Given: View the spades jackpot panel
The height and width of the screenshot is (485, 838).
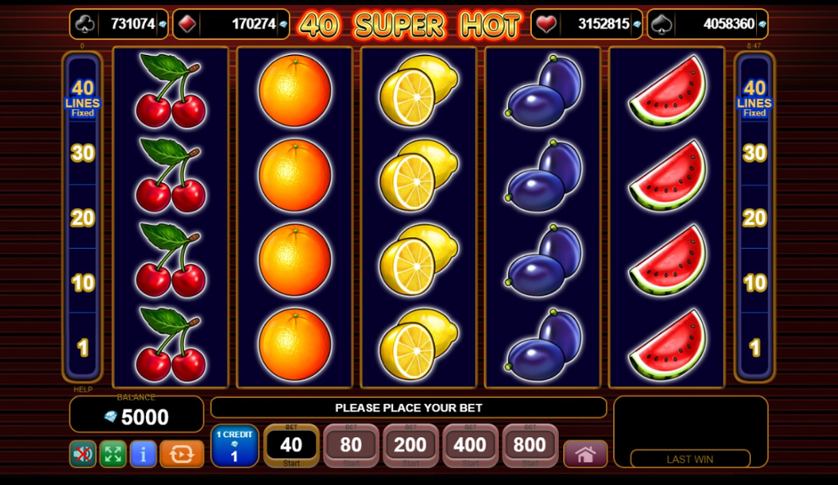Looking at the screenshot, I should (x=708, y=23).
